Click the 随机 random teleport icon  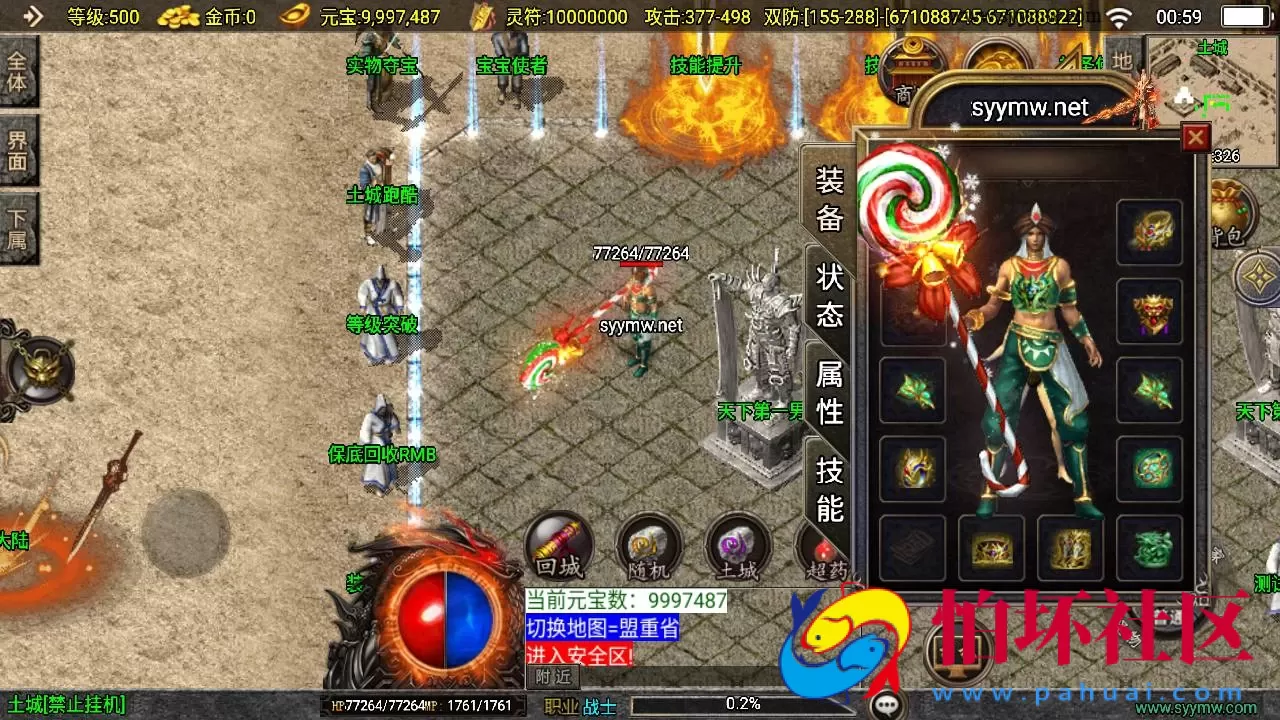pyautogui.click(x=648, y=547)
